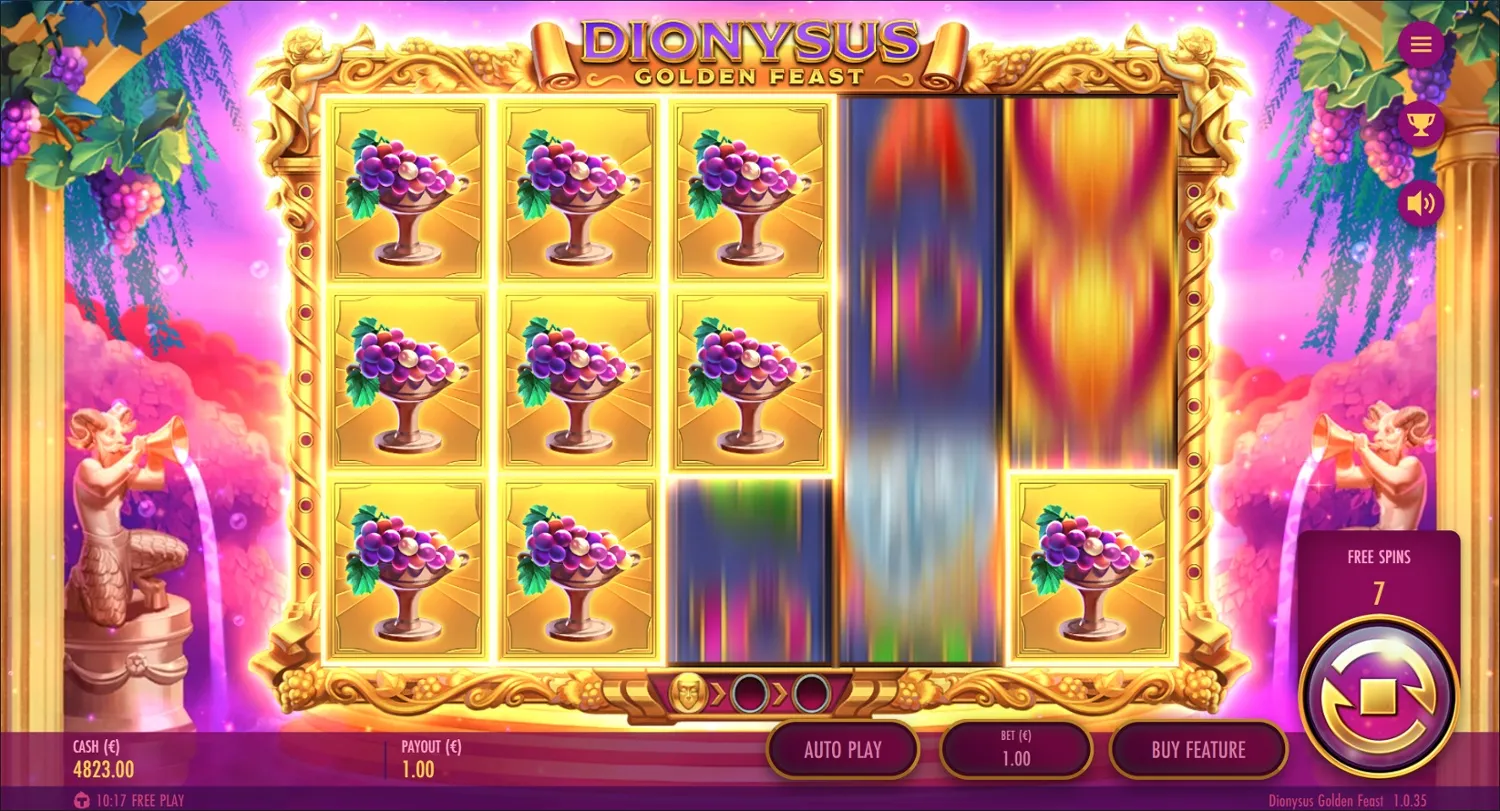
Task: View the trophy tournament leaderboard
Action: [x=1421, y=123]
